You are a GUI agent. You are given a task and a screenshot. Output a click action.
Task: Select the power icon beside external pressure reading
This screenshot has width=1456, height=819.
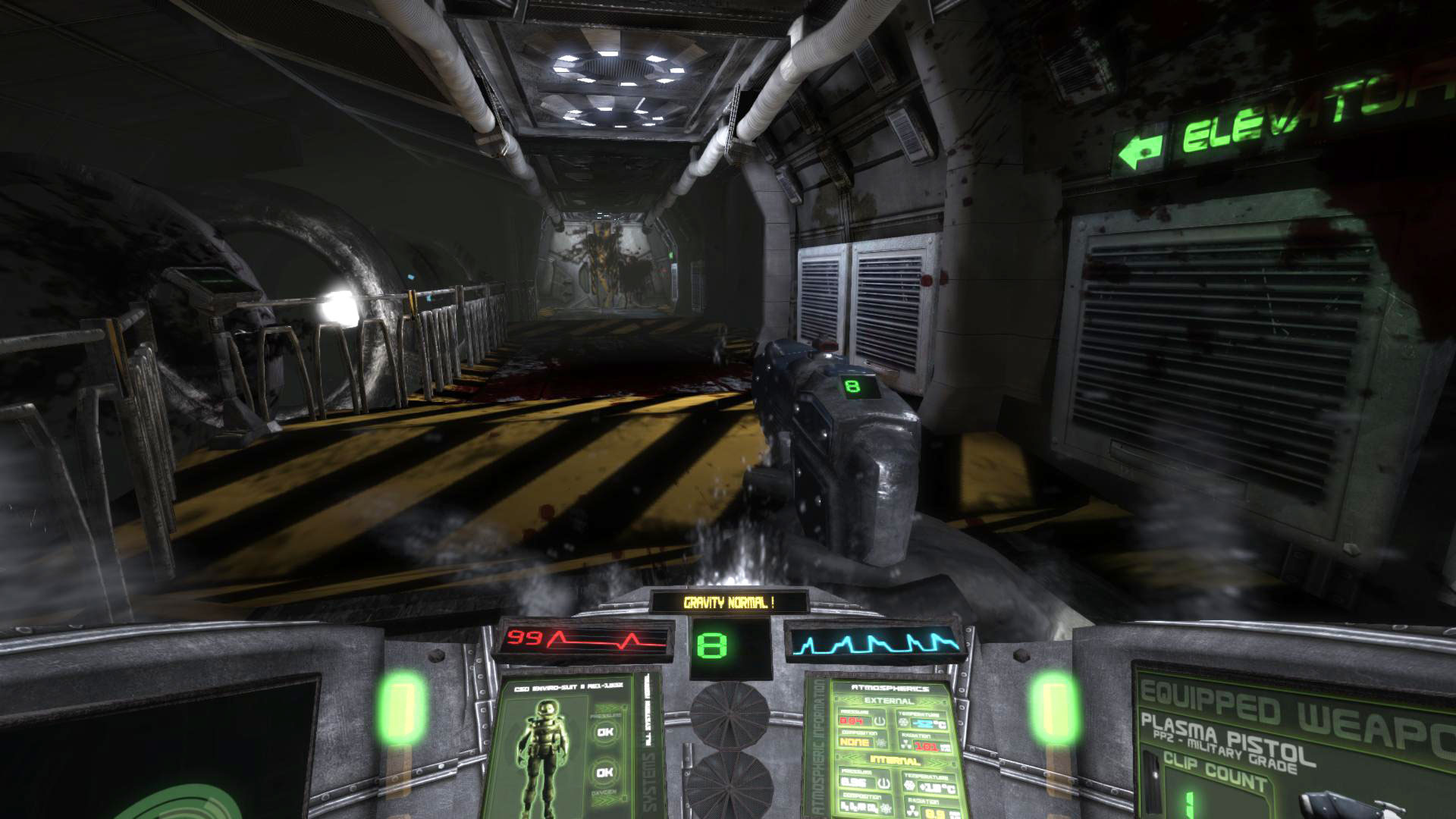(x=880, y=721)
